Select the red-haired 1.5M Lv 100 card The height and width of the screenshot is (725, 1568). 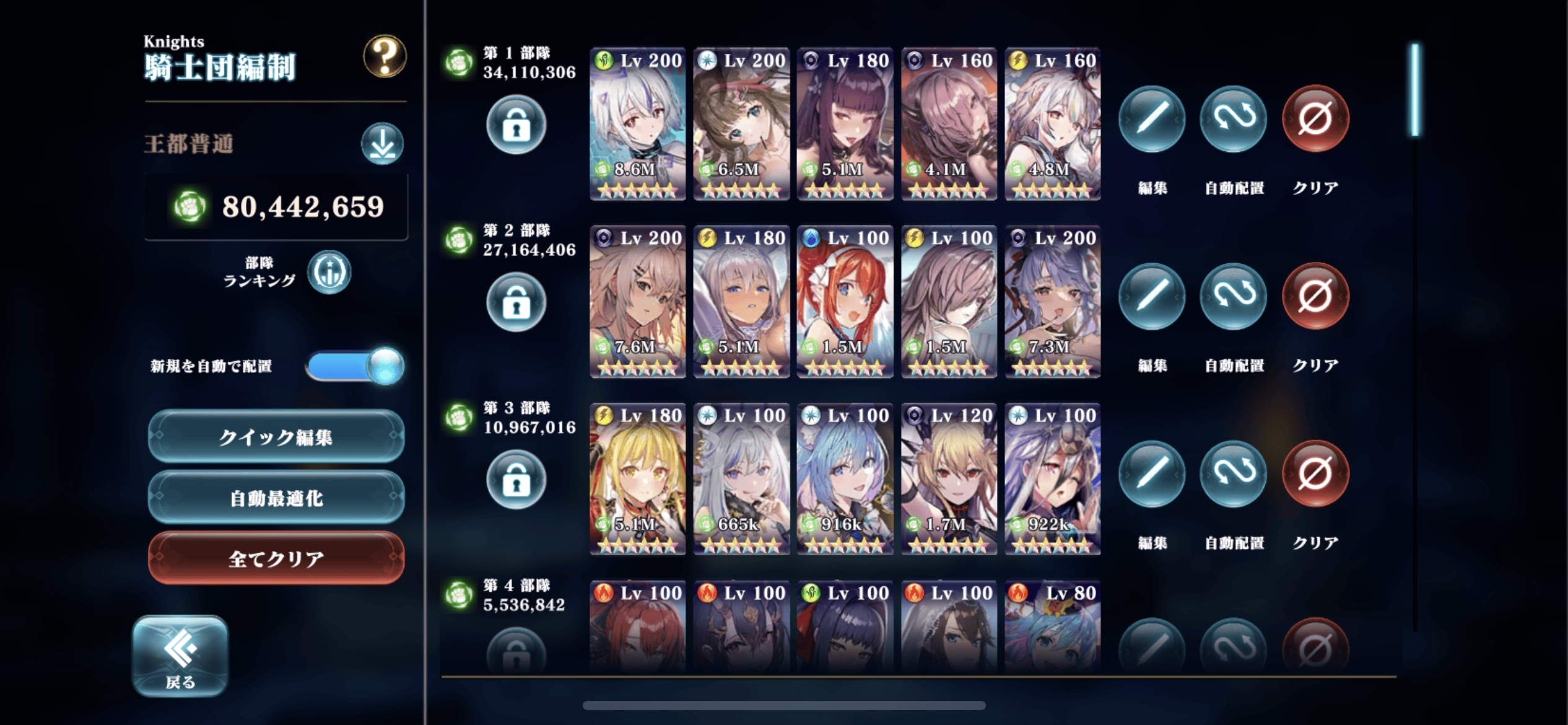pyautogui.click(x=845, y=301)
